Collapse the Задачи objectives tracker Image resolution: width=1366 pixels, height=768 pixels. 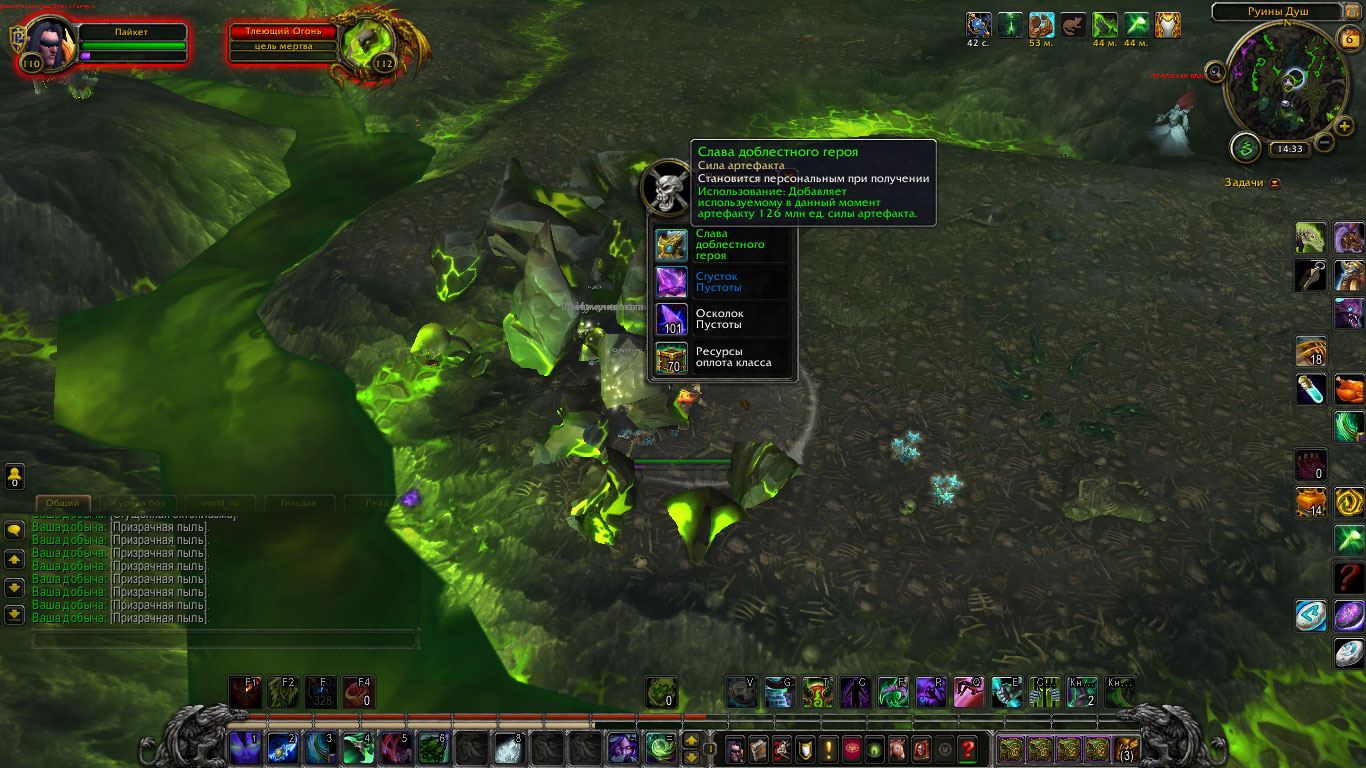[1275, 183]
